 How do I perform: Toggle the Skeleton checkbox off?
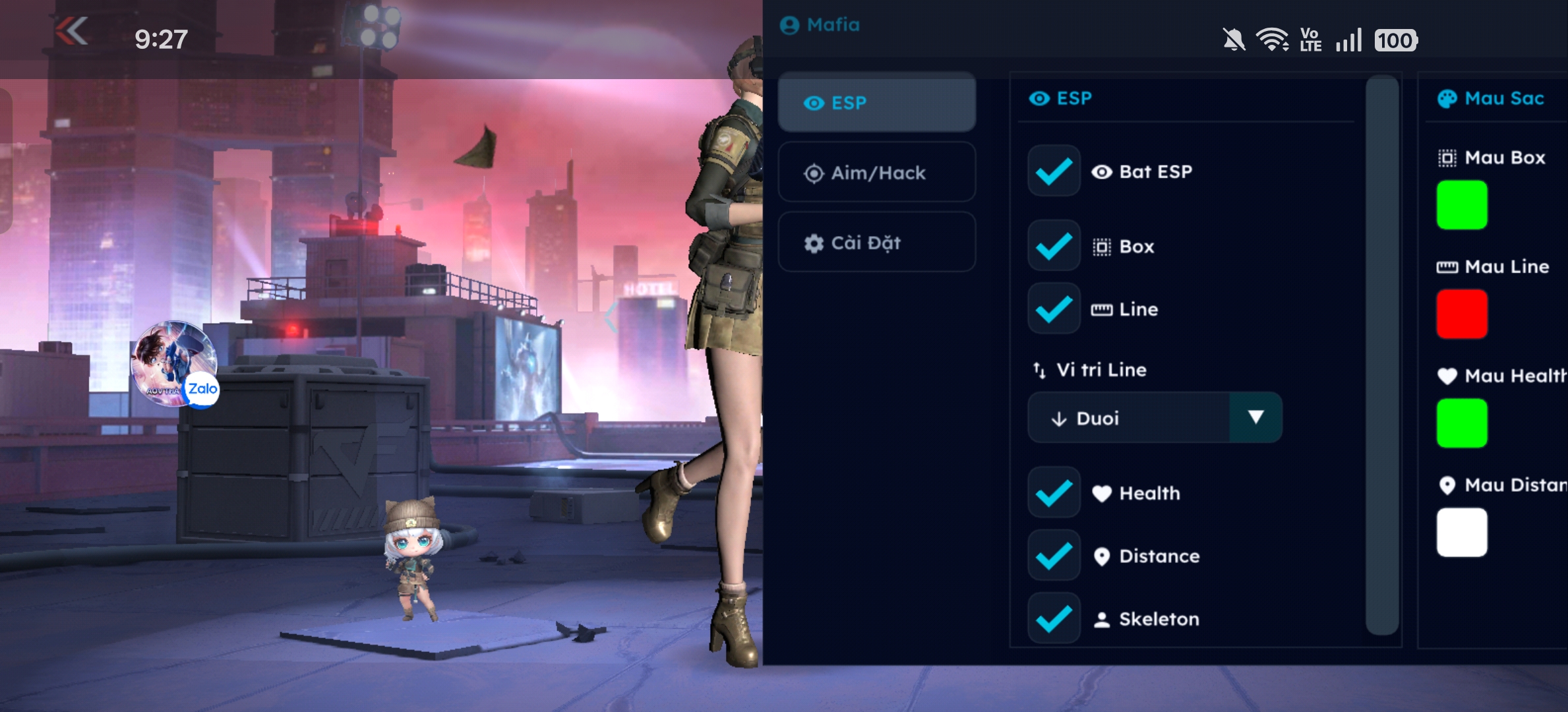point(1053,618)
